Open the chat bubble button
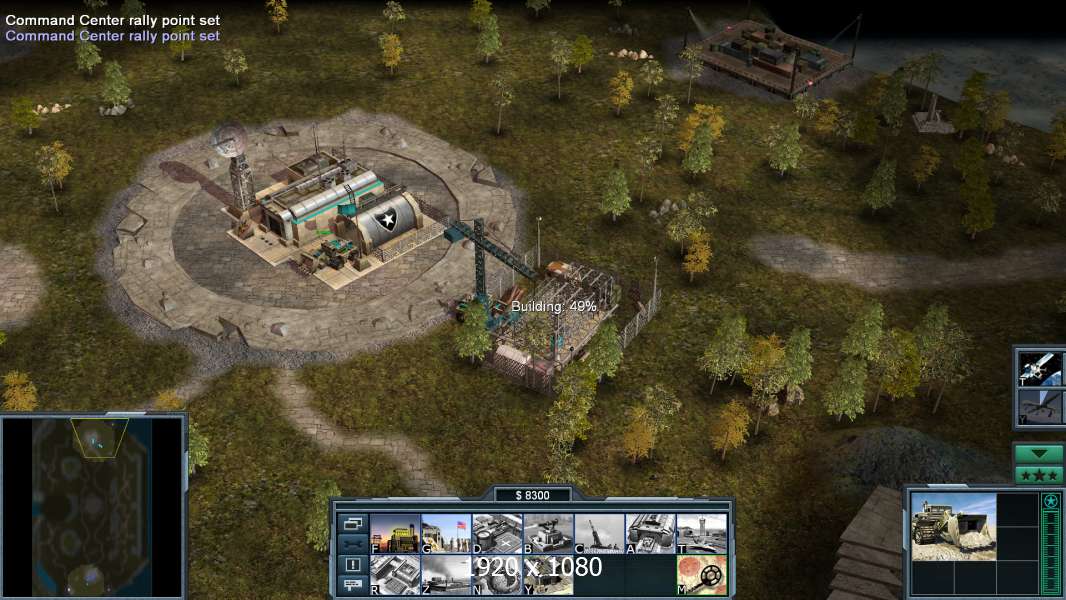The width and height of the screenshot is (1066, 600). click(353, 585)
